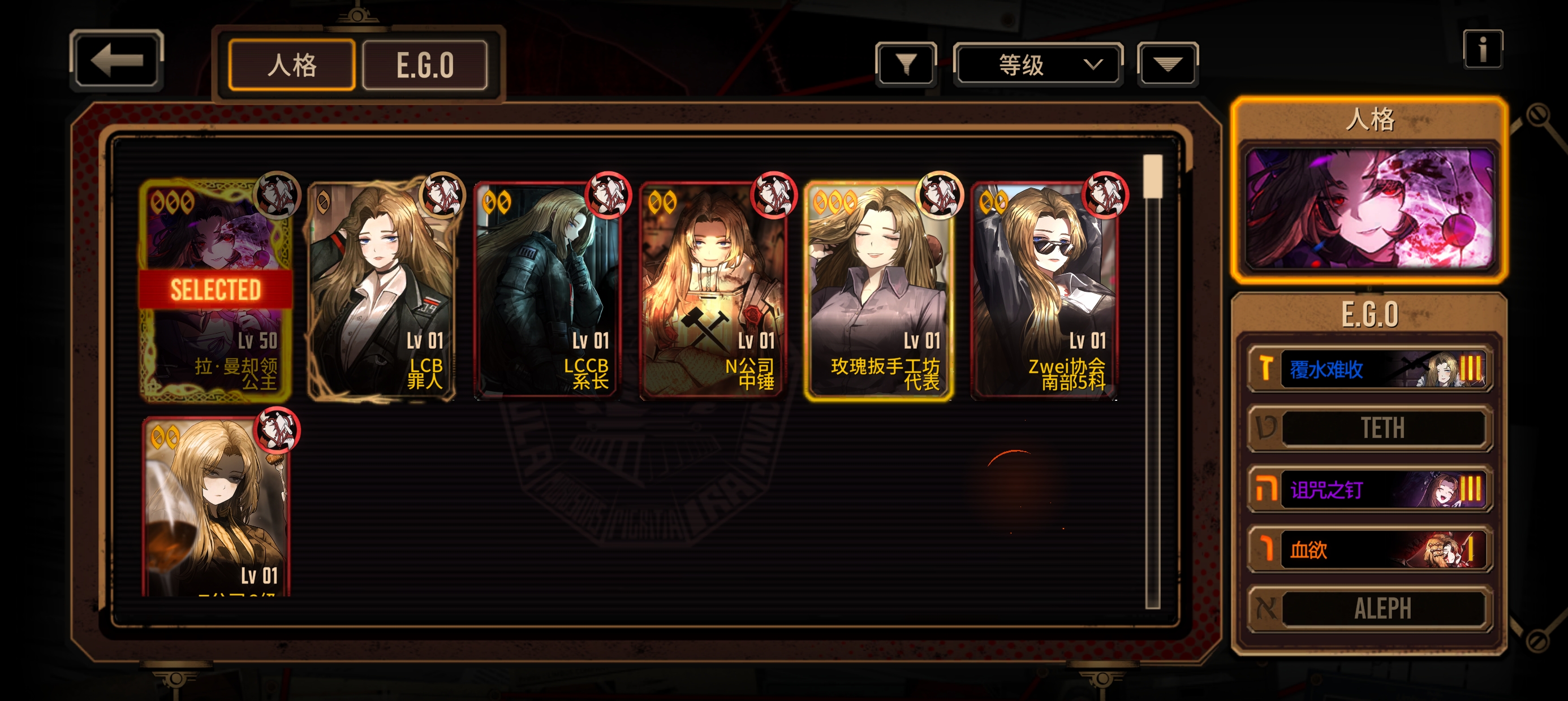Image resolution: width=1568 pixels, height=701 pixels.
Task: Click the equipped 人格 portrait panel
Action: 1369,207
